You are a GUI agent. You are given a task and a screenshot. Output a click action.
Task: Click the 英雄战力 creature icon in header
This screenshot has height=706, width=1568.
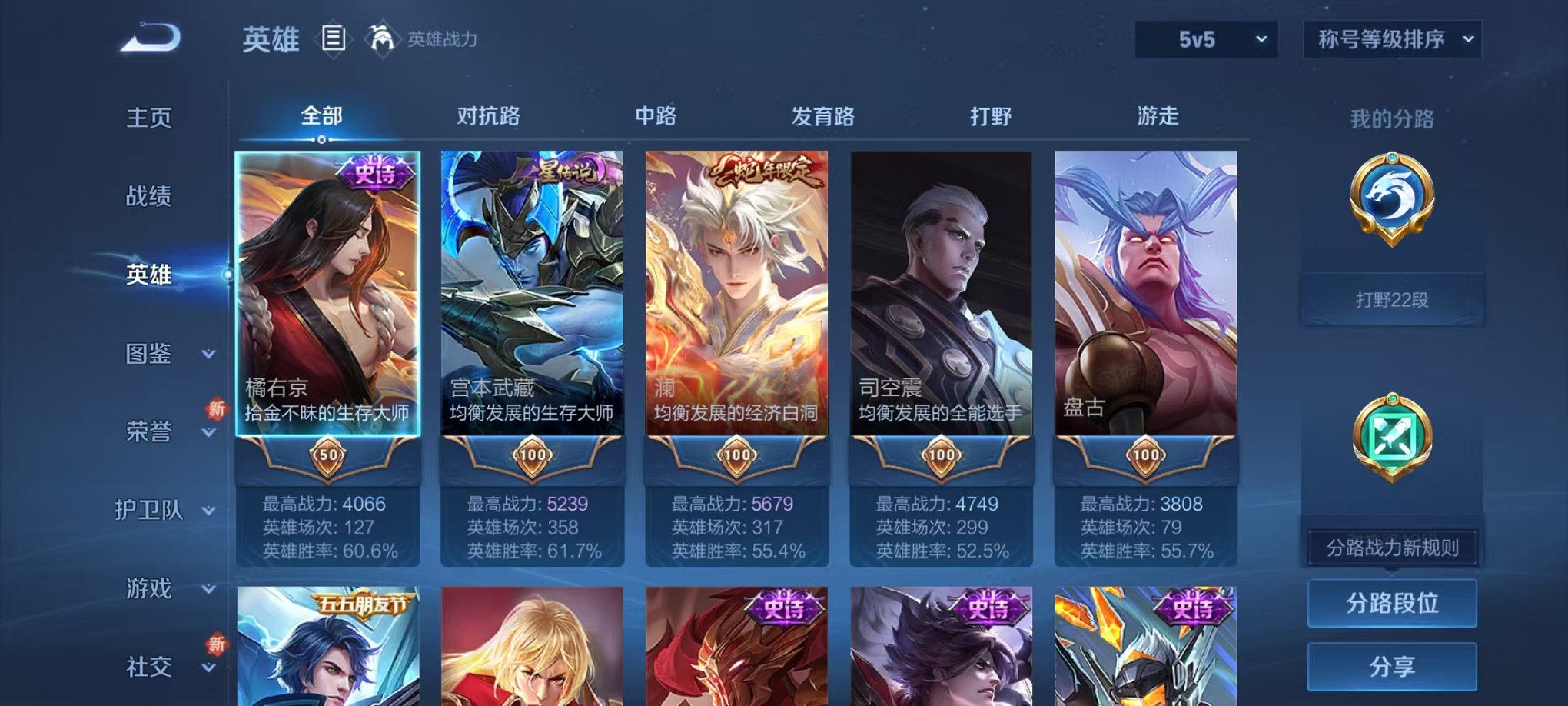[383, 38]
